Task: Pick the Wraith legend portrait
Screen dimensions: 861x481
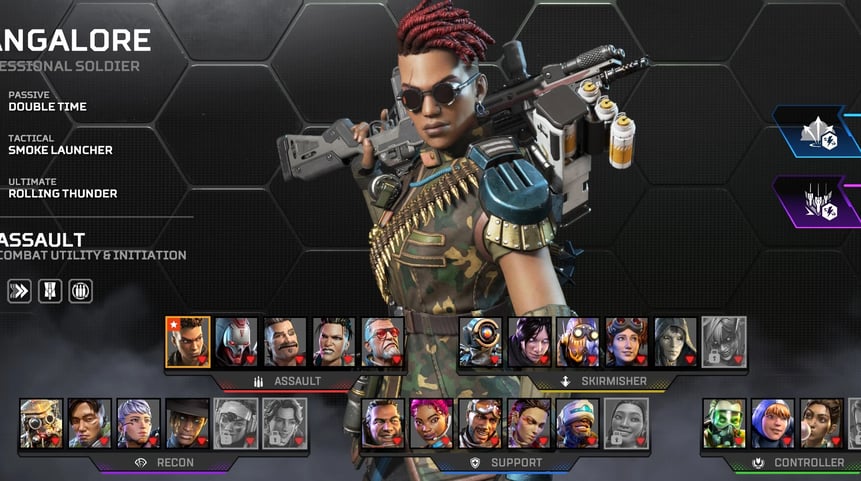Action: point(530,342)
